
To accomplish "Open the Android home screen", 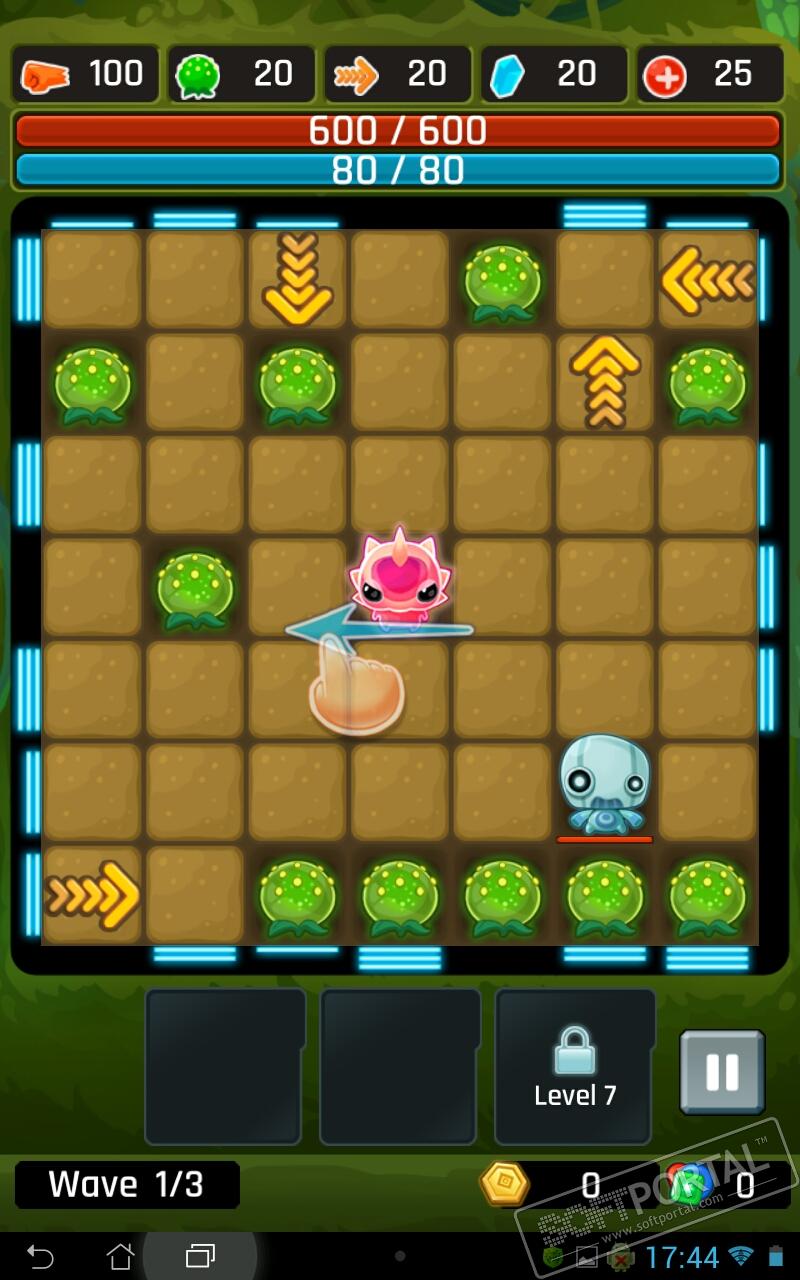I will coord(120,1255).
